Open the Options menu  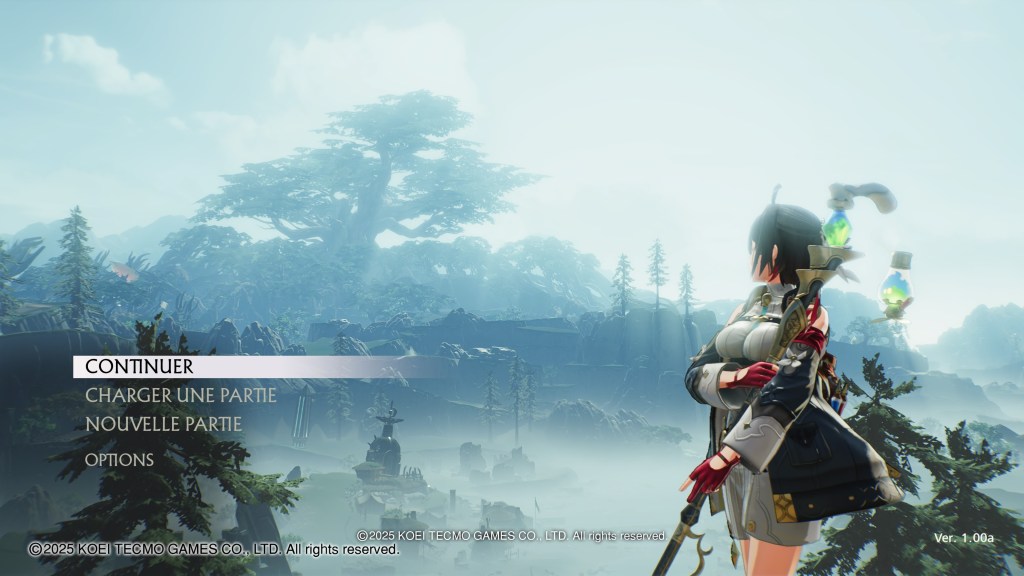tap(119, 460)
